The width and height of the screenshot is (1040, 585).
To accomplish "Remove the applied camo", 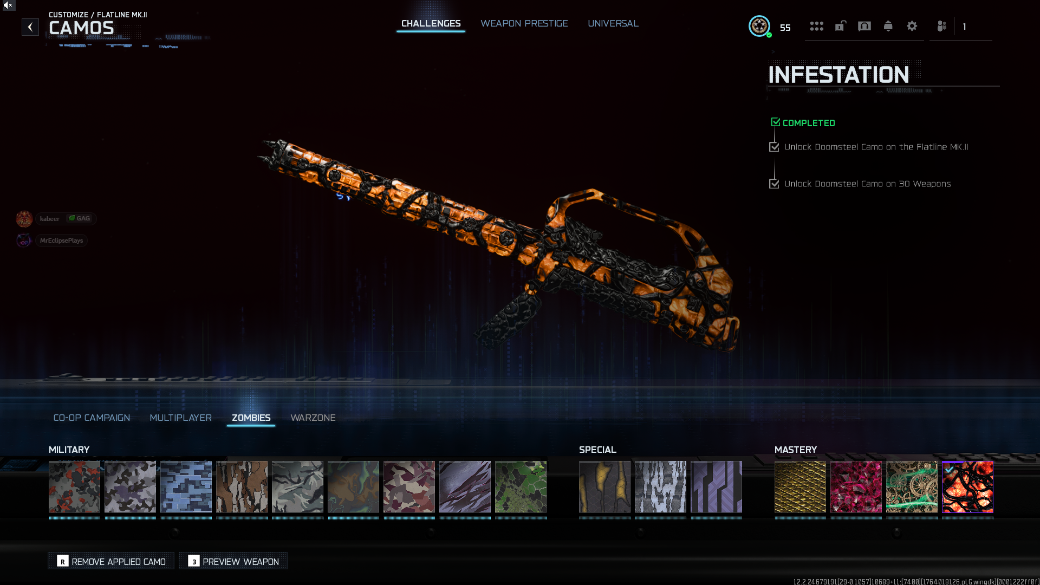I will (111, 561).
